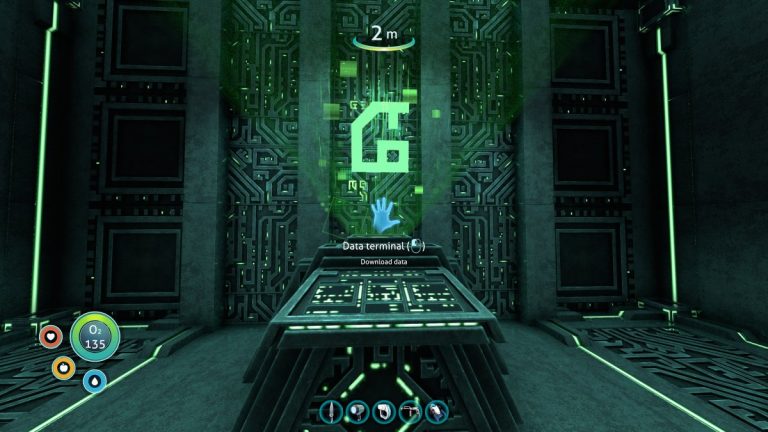Choose the white handheld scanner slot
768x432 pixels.
click(385, 411)
